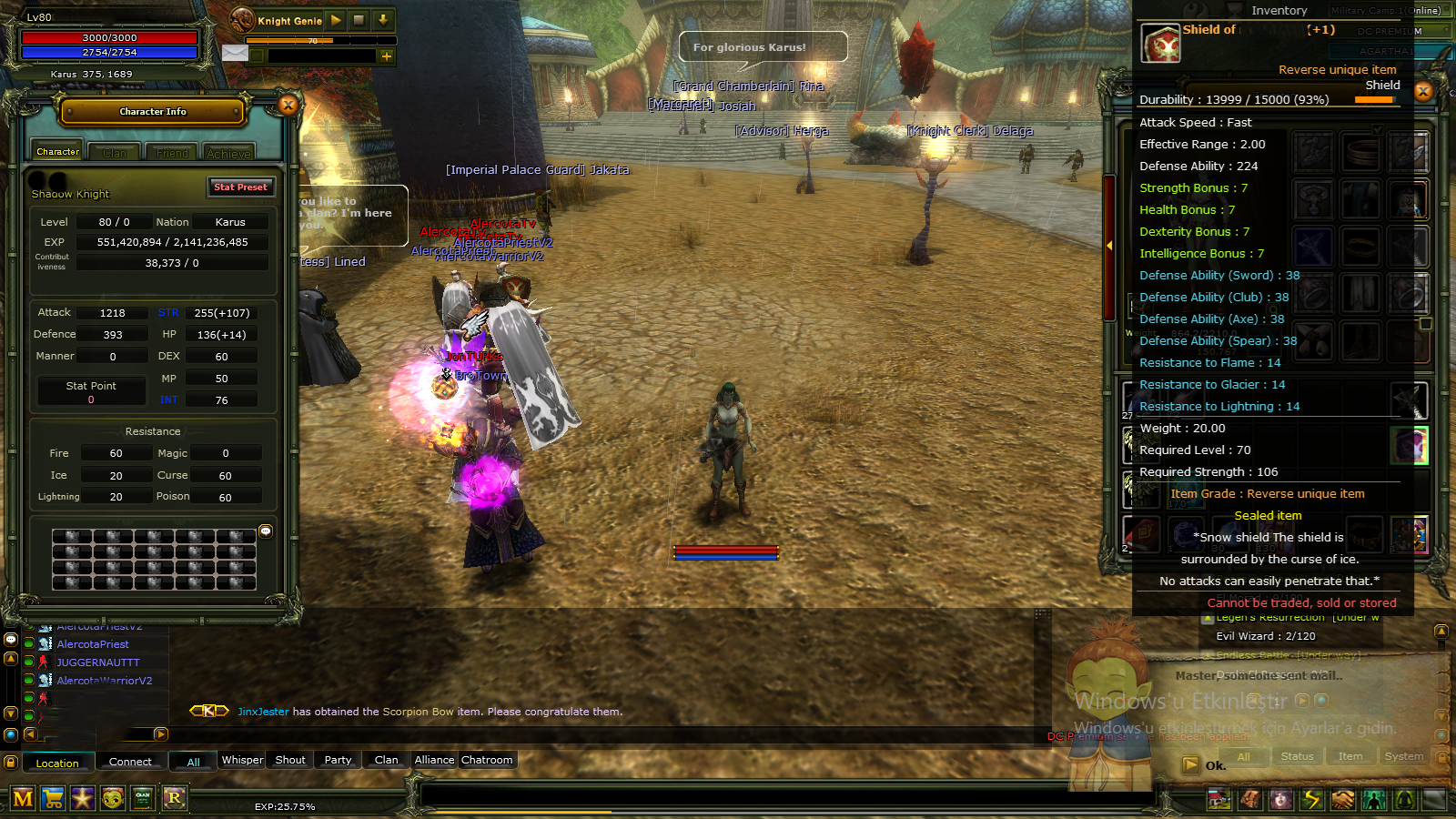Enable the 'Item' message filter bottom right

click(x=1350, y=756)
